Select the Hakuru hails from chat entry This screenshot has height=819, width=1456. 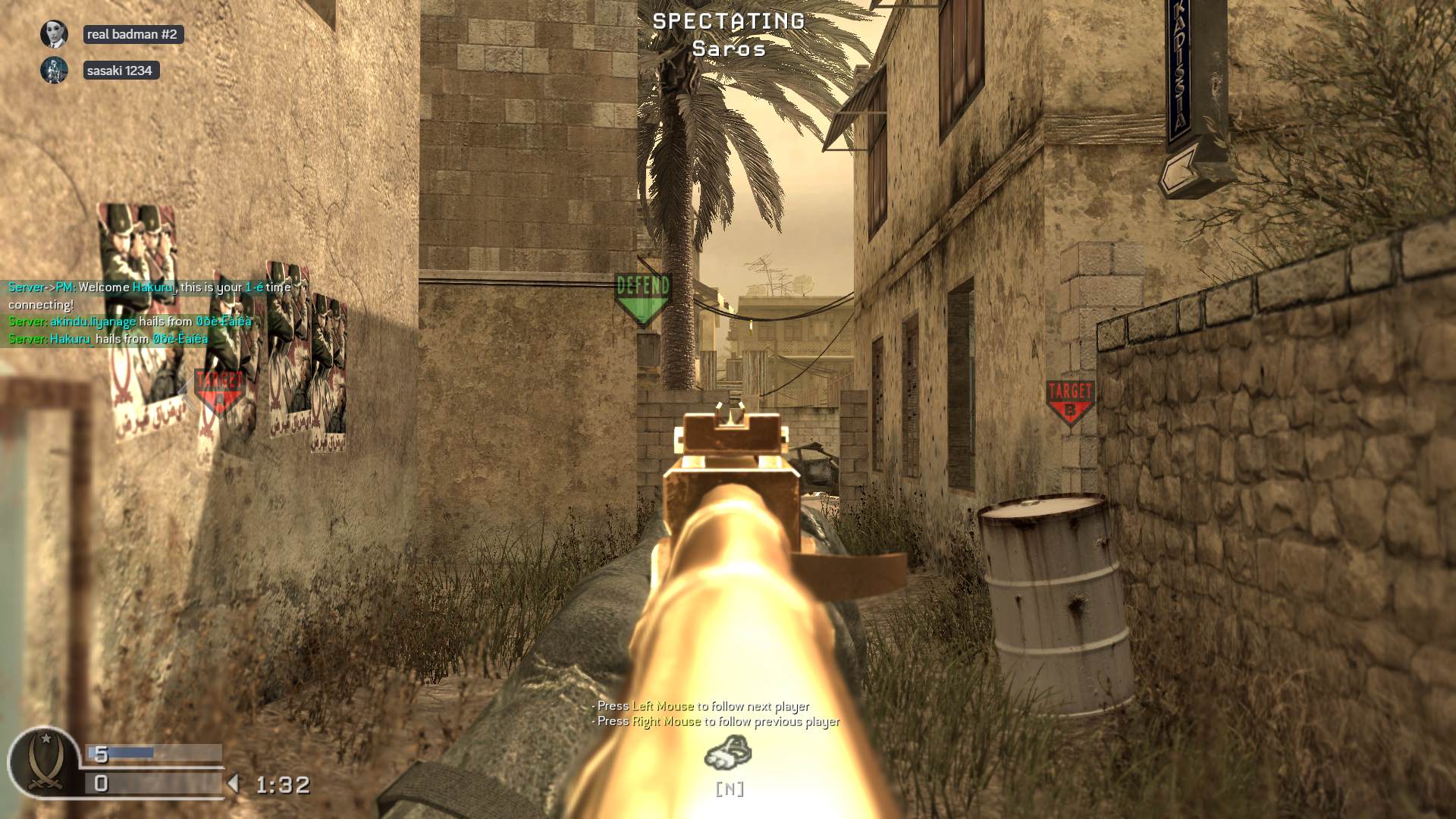[106, 340]
